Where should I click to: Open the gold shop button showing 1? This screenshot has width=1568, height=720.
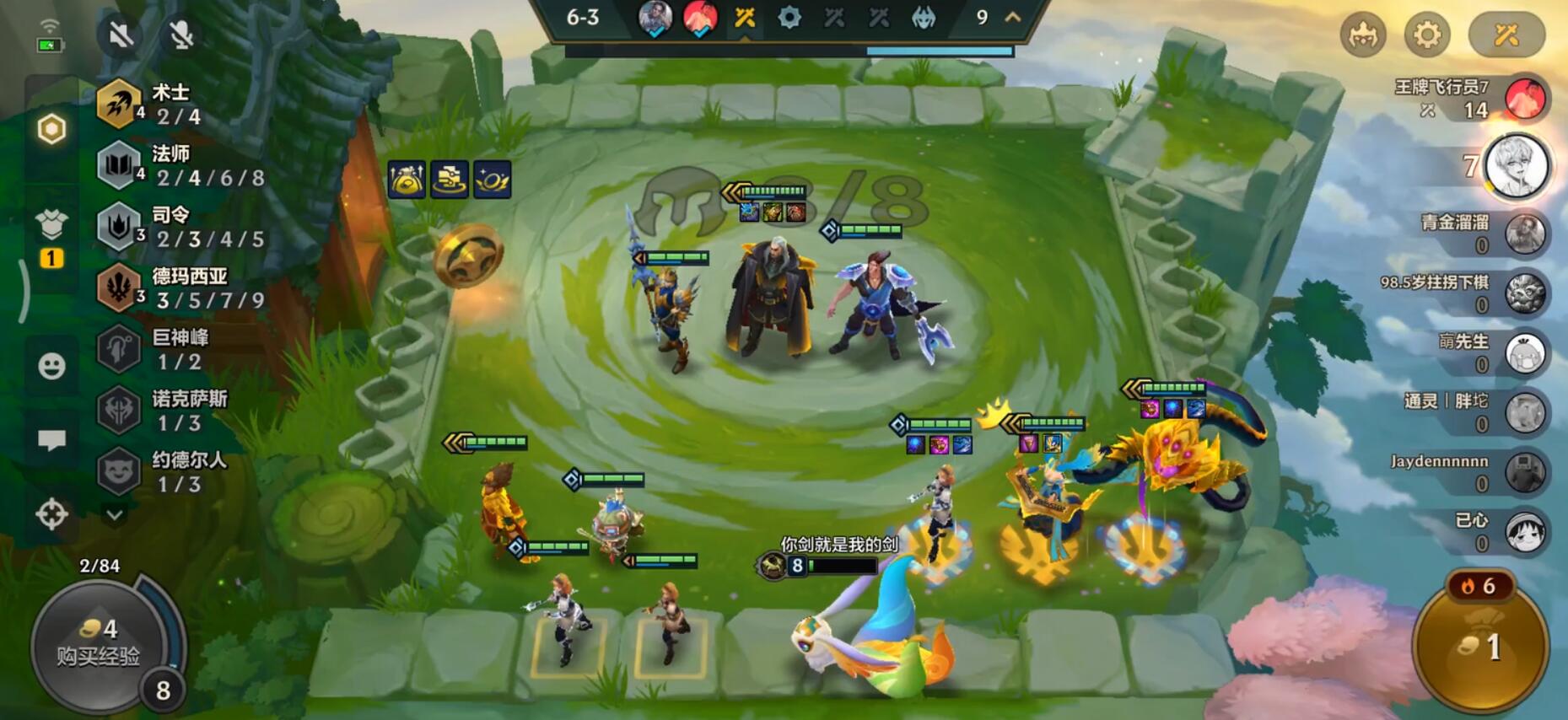click(x=1479, y=647)
